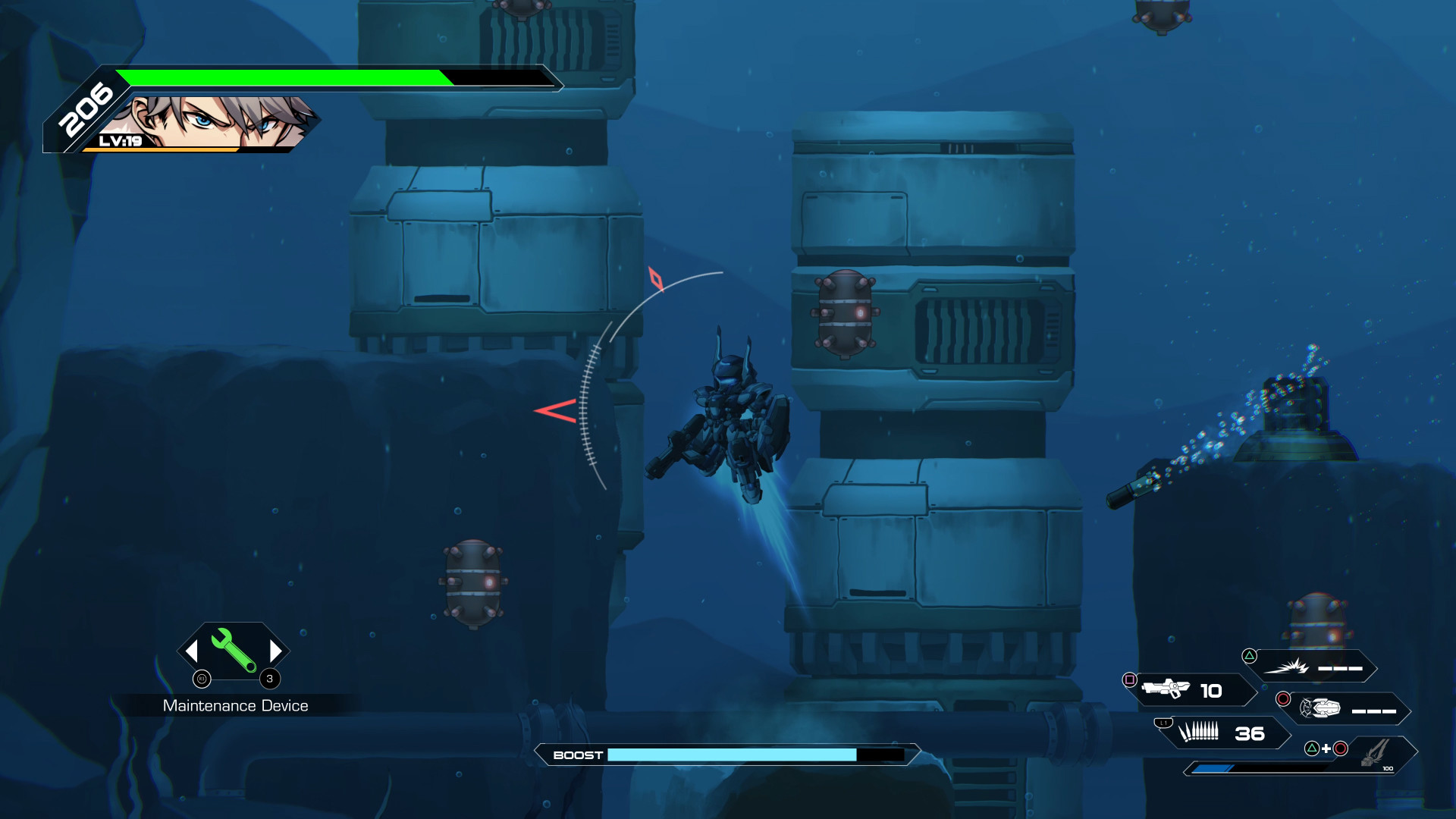This screenshot has height=819, width=1456.
Task: Click the right arrow to cycle consumable items
Action: (275, 651)
